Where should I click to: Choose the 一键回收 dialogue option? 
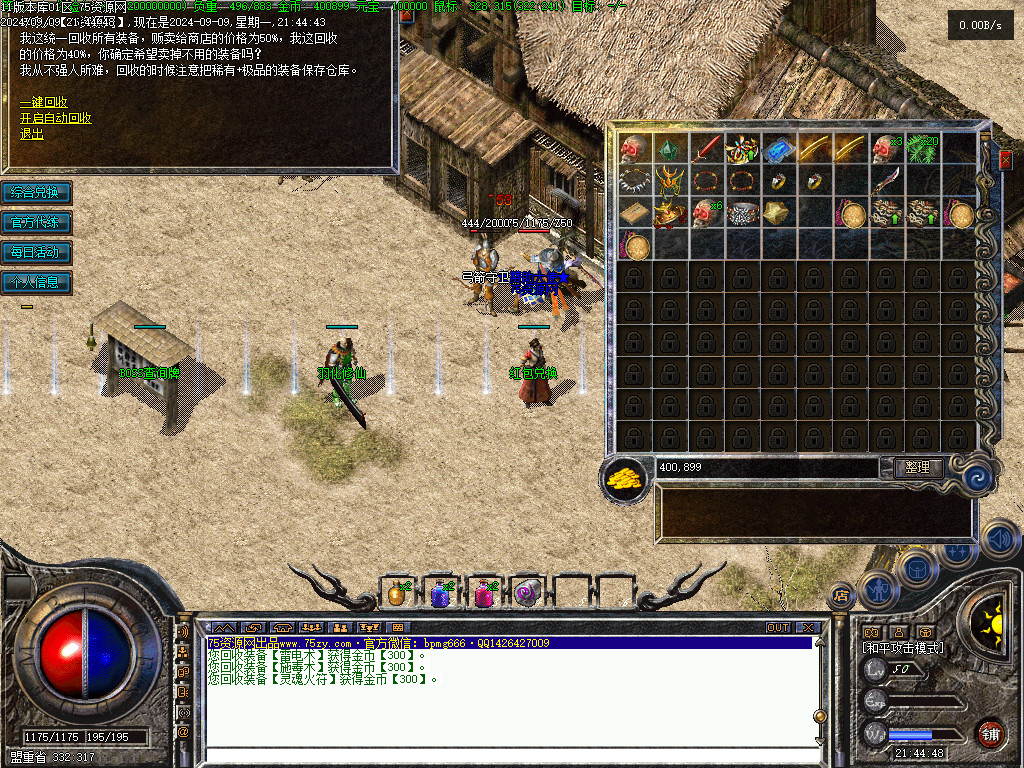[44, 102]
